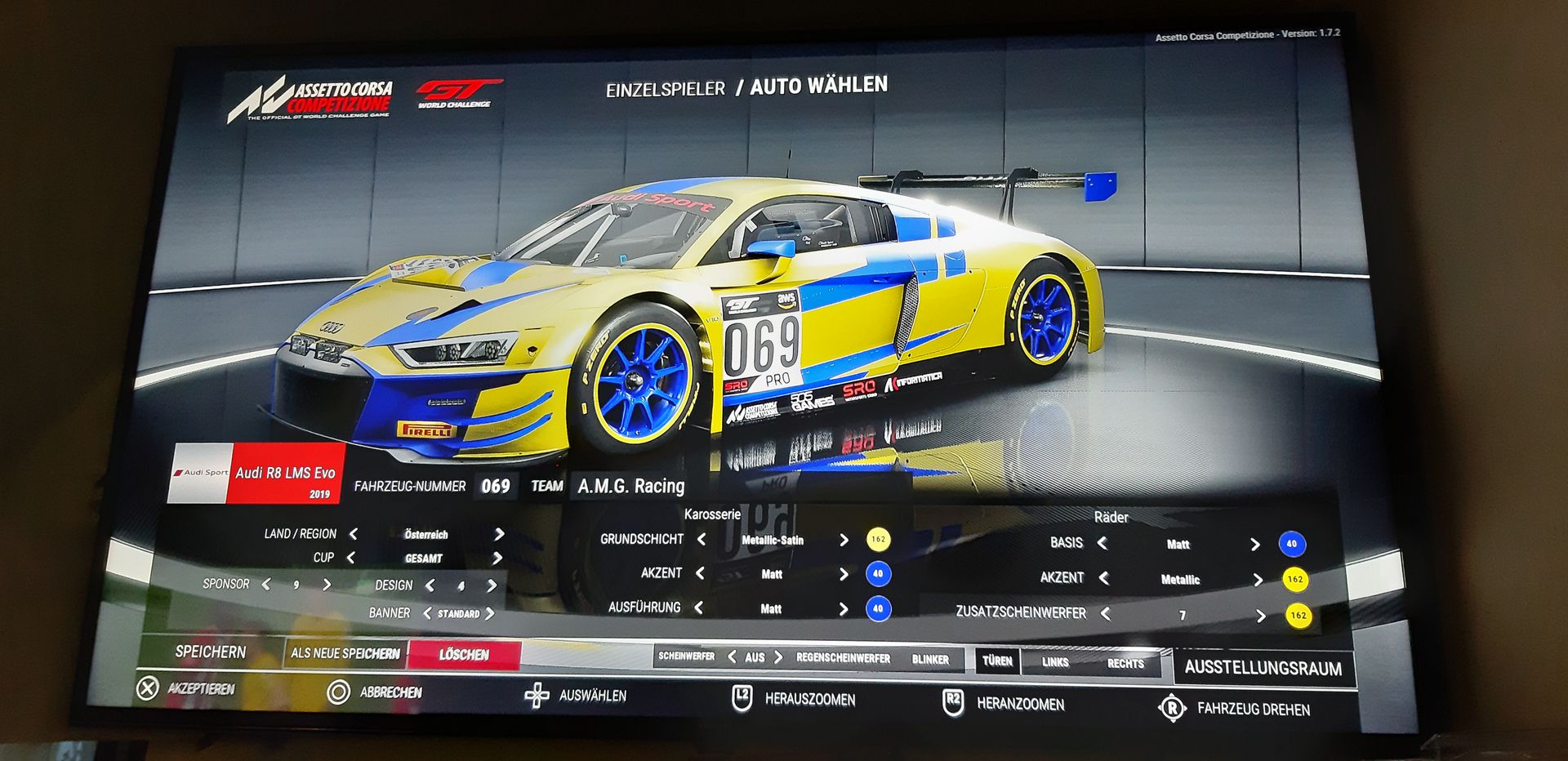Choose Als Neue Speichern
Viewport: 1568px width, 761px height.
pyautogui.click(x=345, y=653)
